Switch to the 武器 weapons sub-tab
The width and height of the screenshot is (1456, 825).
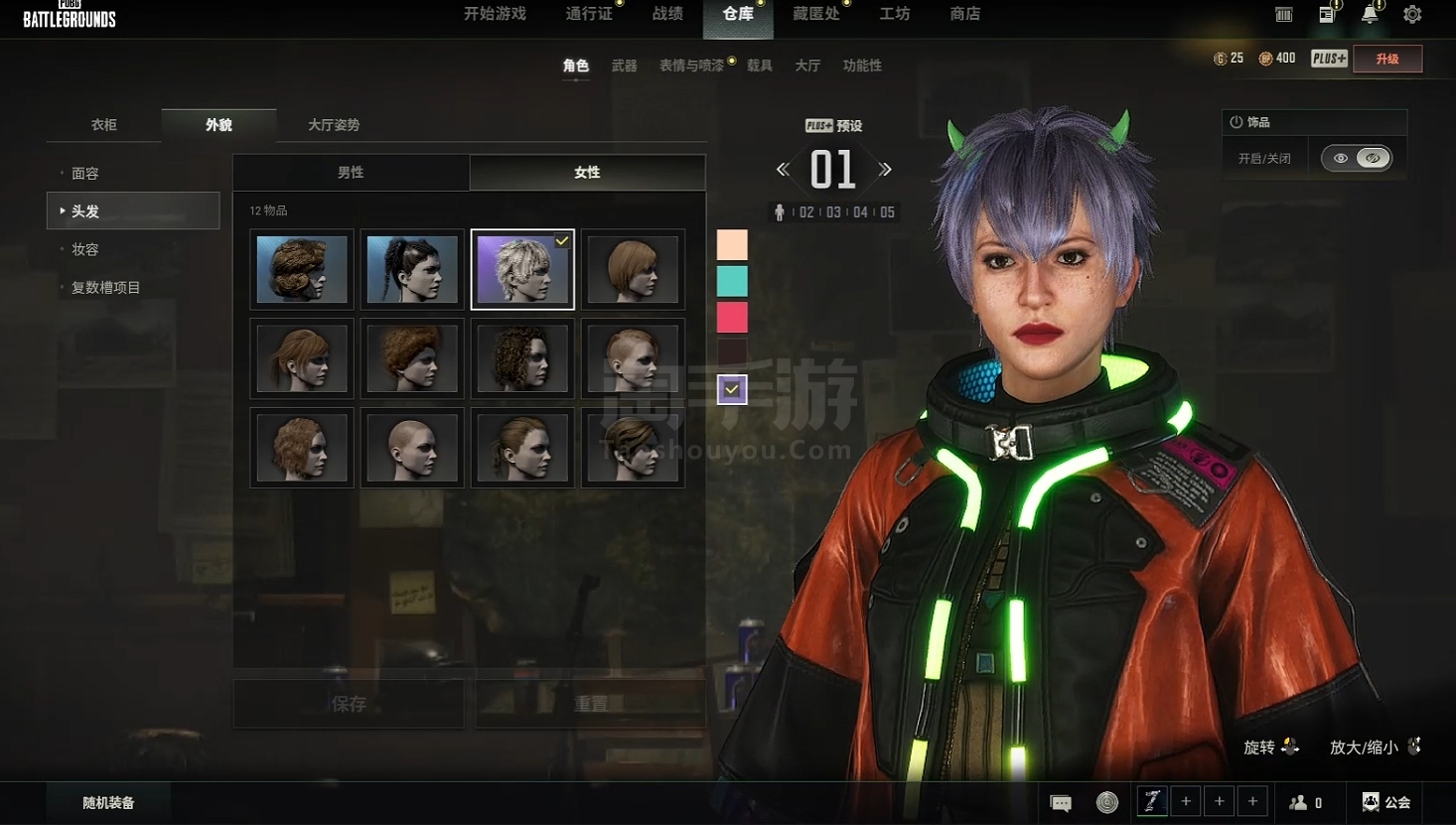(x=624, y=66)
